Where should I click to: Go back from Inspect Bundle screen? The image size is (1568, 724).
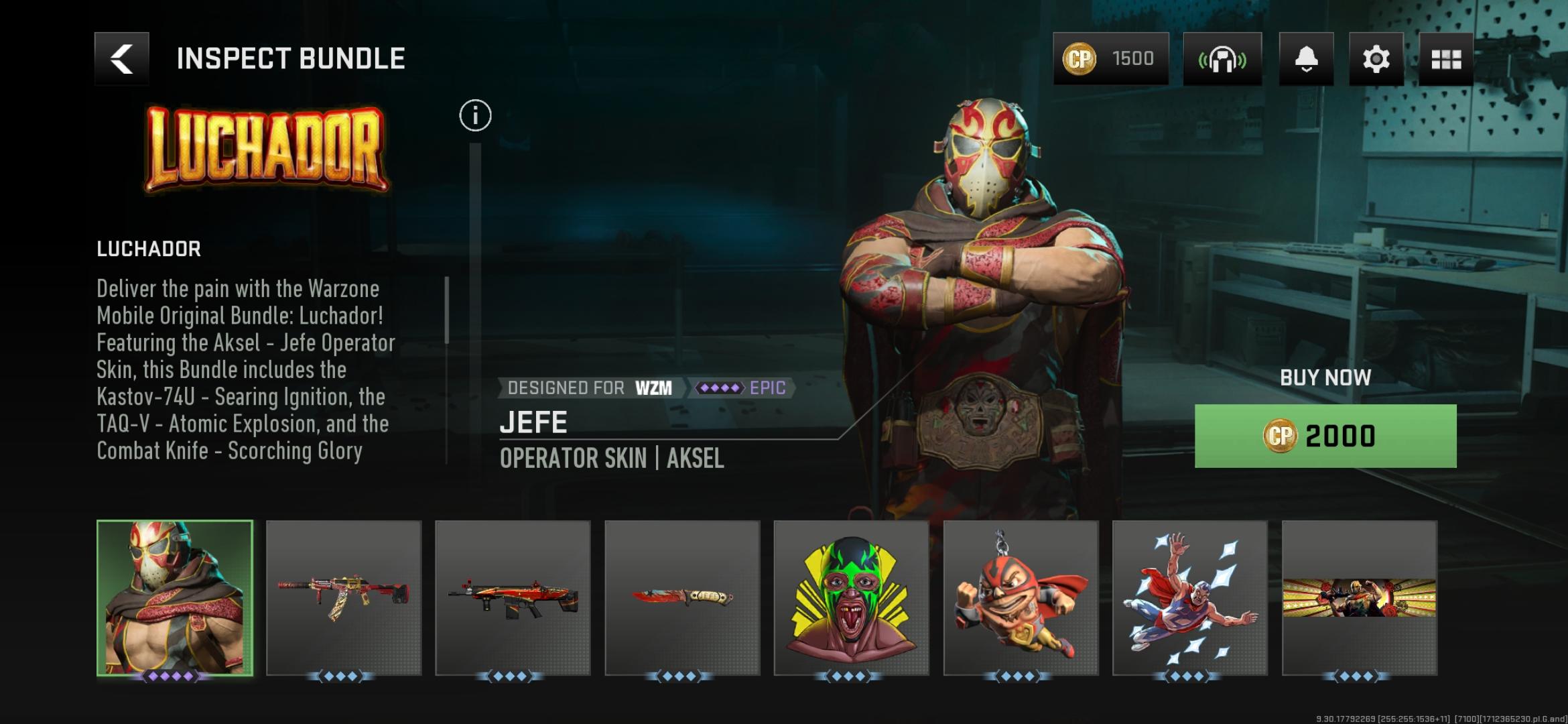pos(122,59)
